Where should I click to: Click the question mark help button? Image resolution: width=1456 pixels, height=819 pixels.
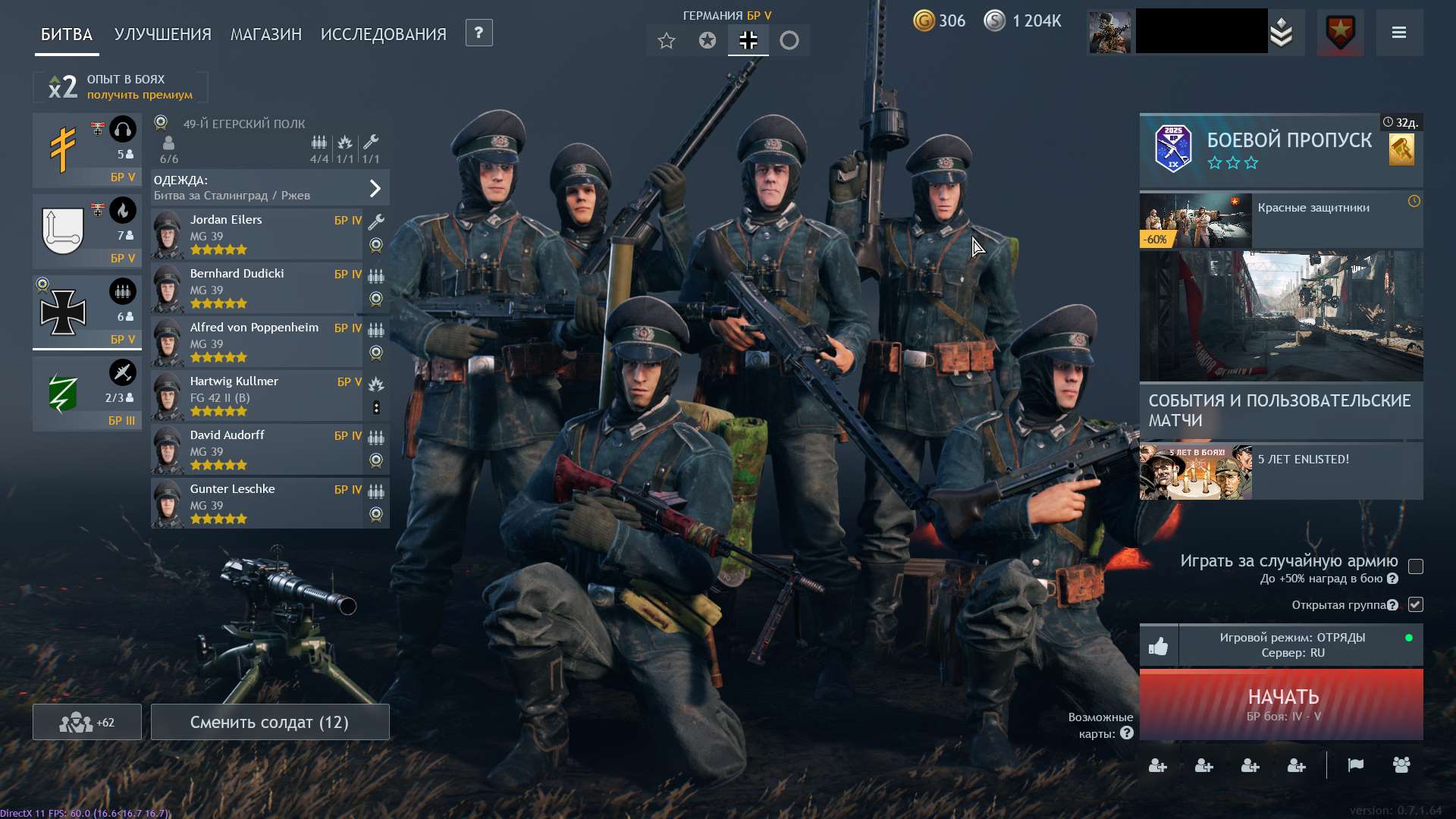point(479,33)
